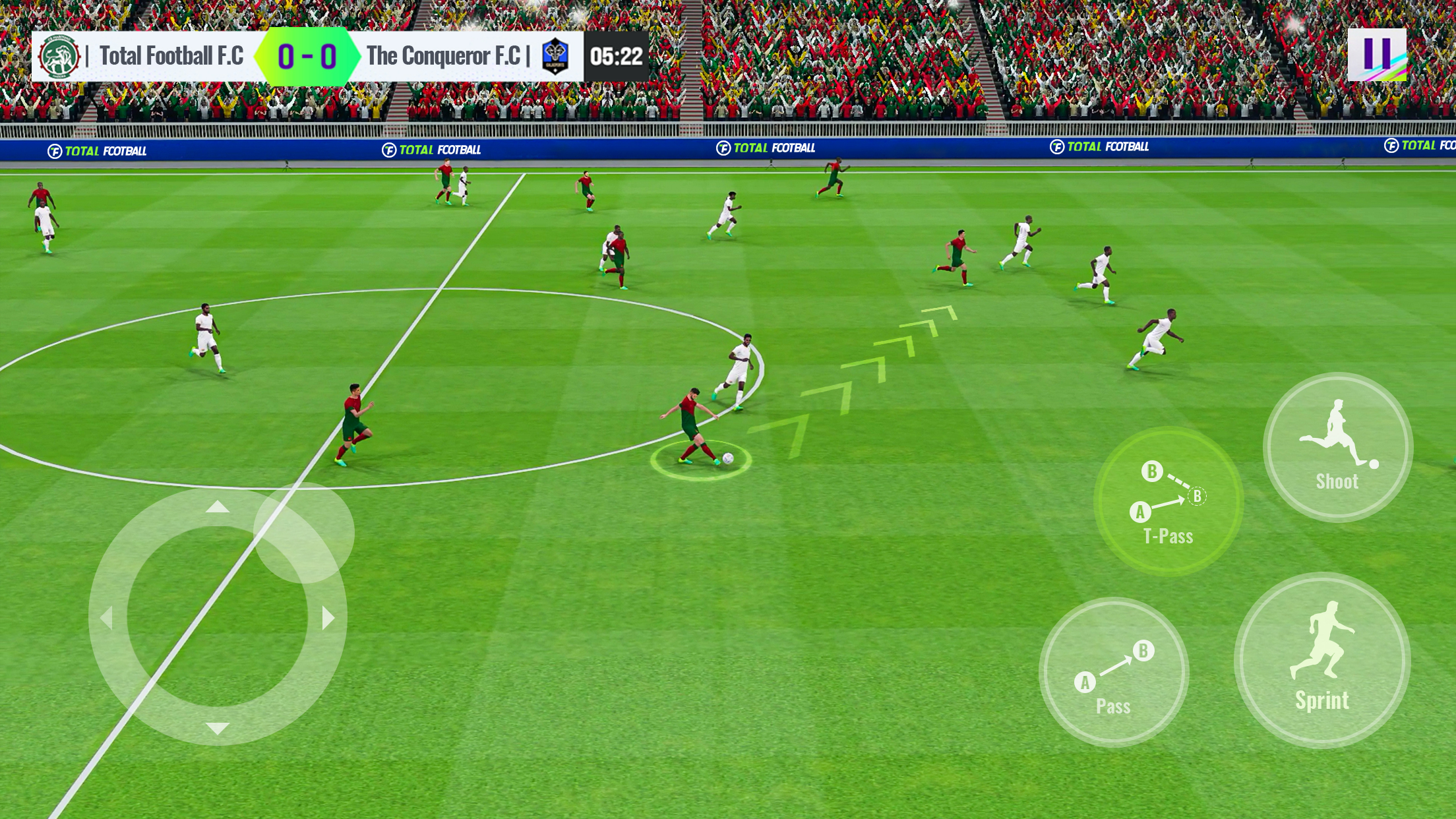Screen dimensions: 1456x819
Task: Tap the Total Football F.C team badge
Action: point(61,57)
